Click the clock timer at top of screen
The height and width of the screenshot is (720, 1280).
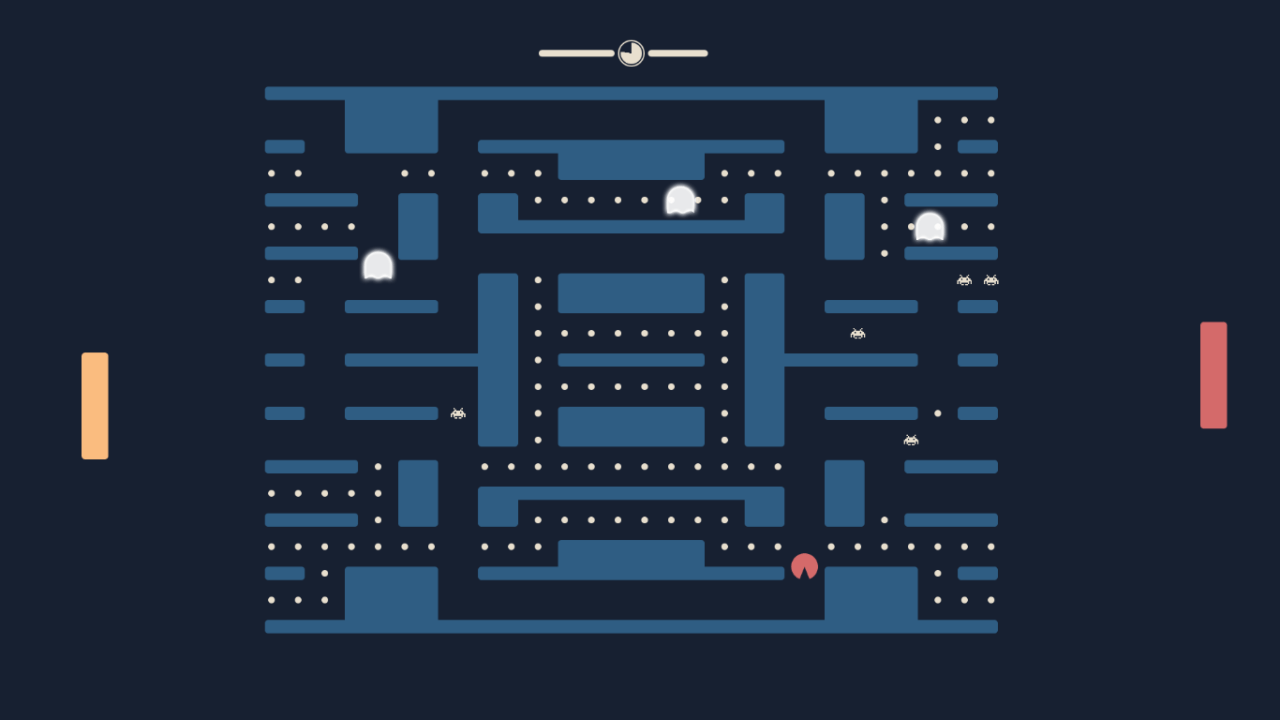pyautogui.click(x=630, y=53)
